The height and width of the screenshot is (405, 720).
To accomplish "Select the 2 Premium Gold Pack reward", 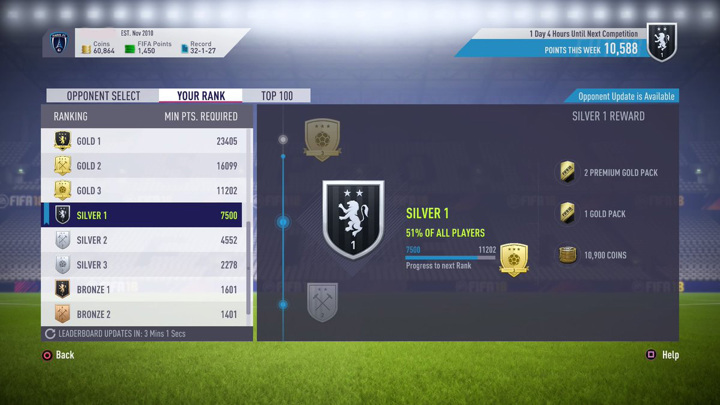I will click(609, 173).
